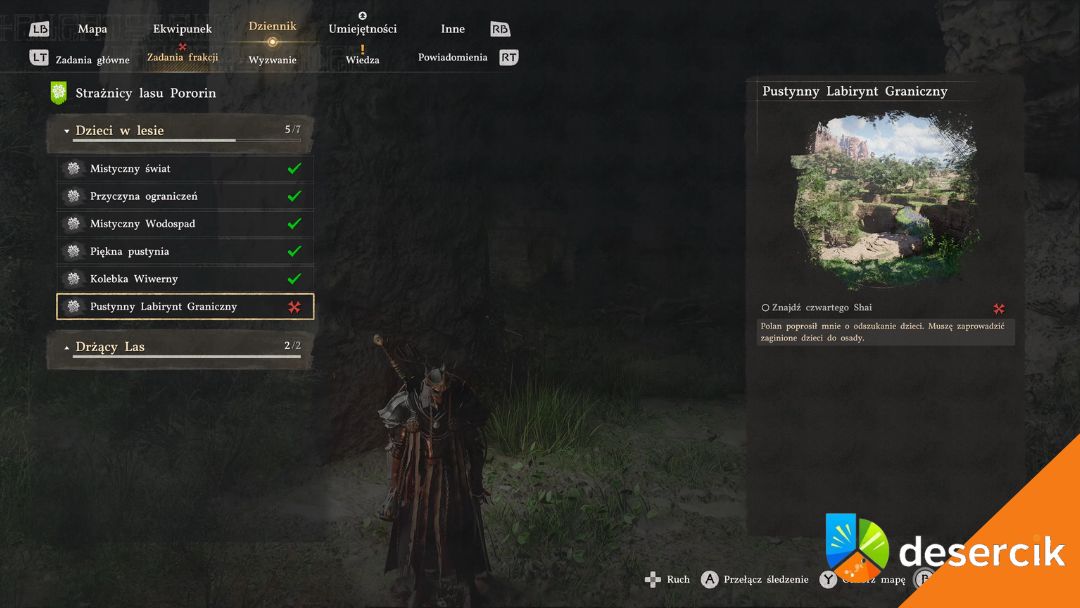Switch to Zadania frakcji sub-tab
The height and width of the screenshot is (608, 1080).
click(x=182, y=58)
